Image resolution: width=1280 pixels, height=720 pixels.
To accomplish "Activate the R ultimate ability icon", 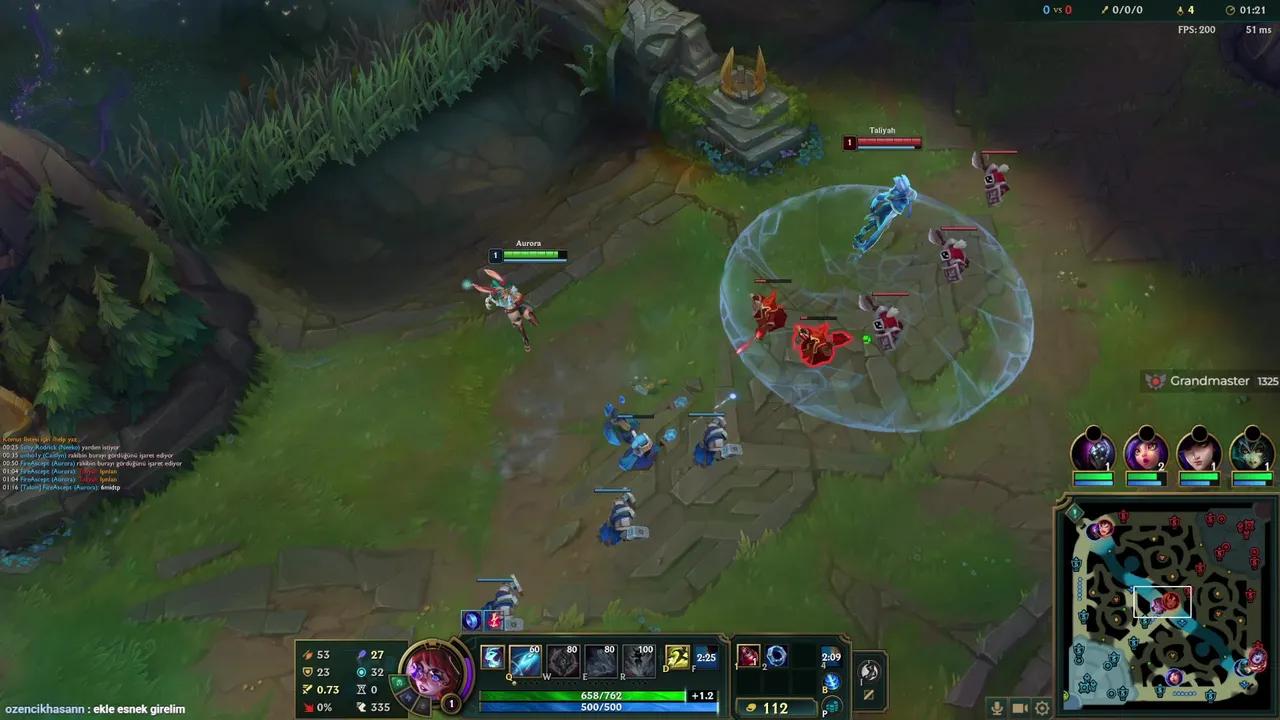I will click(x=639, y=660).
